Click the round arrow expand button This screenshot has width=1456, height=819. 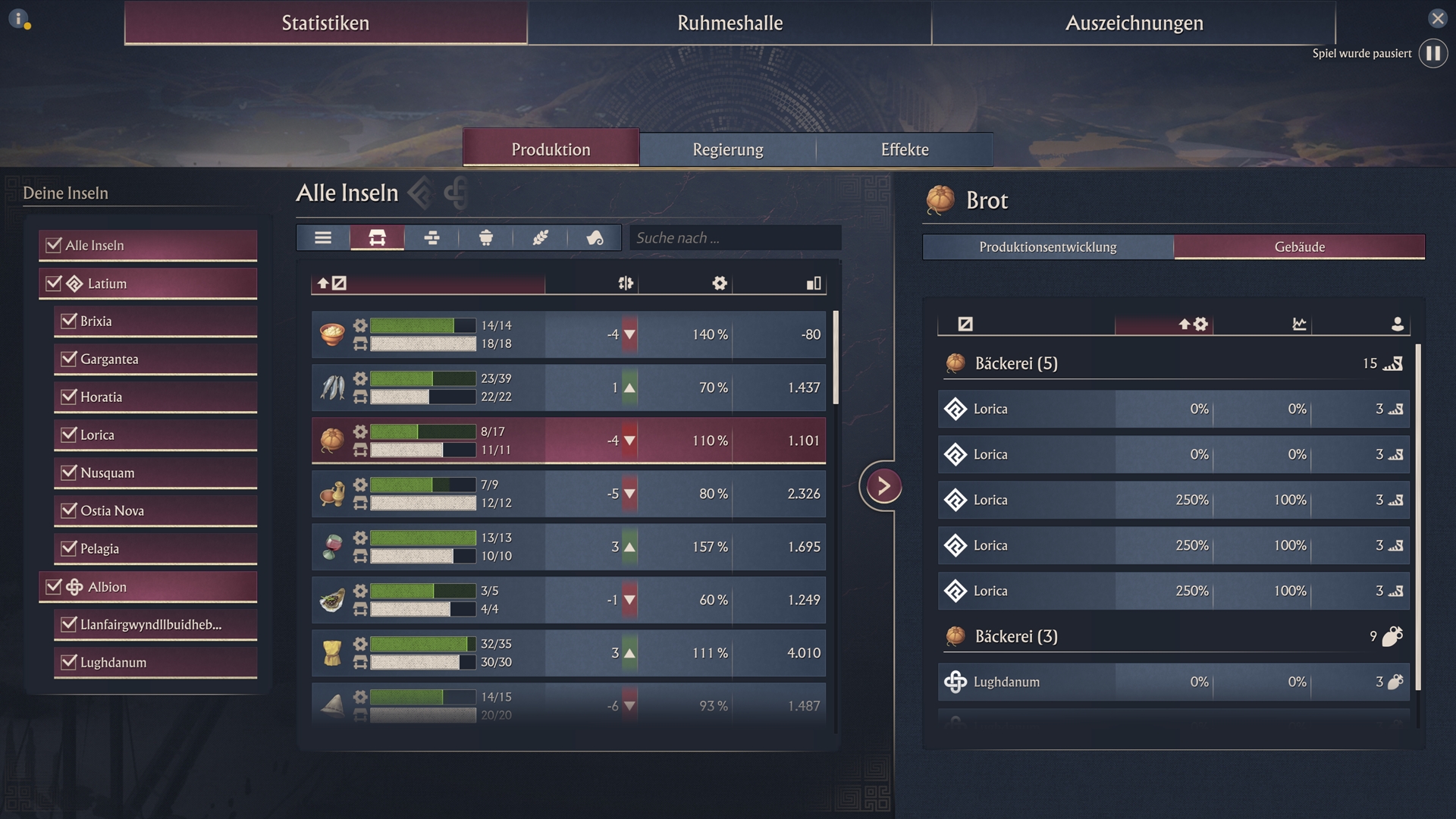[883, 486]
